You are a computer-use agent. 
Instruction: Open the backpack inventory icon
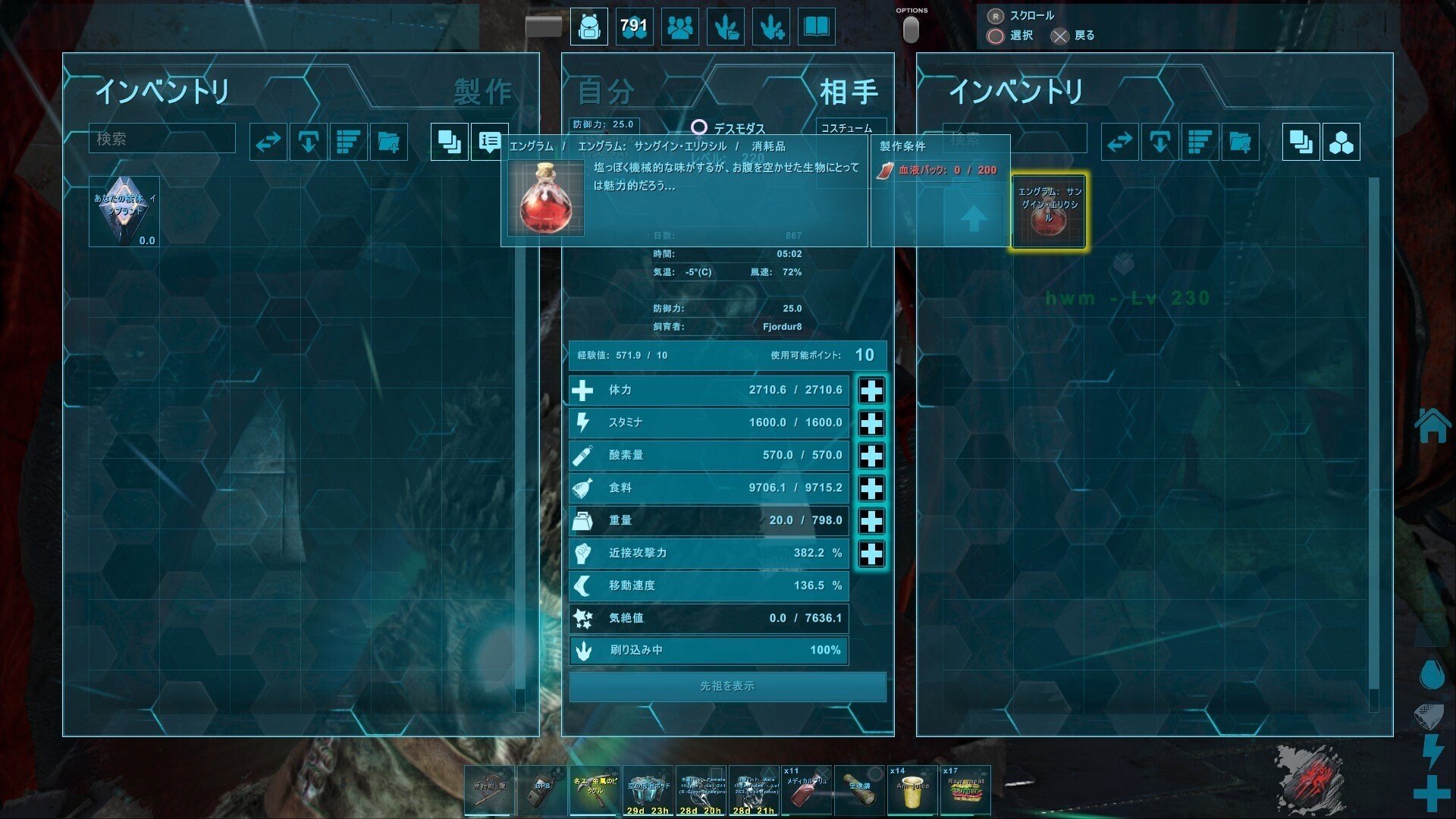click(x=588, y=27)
